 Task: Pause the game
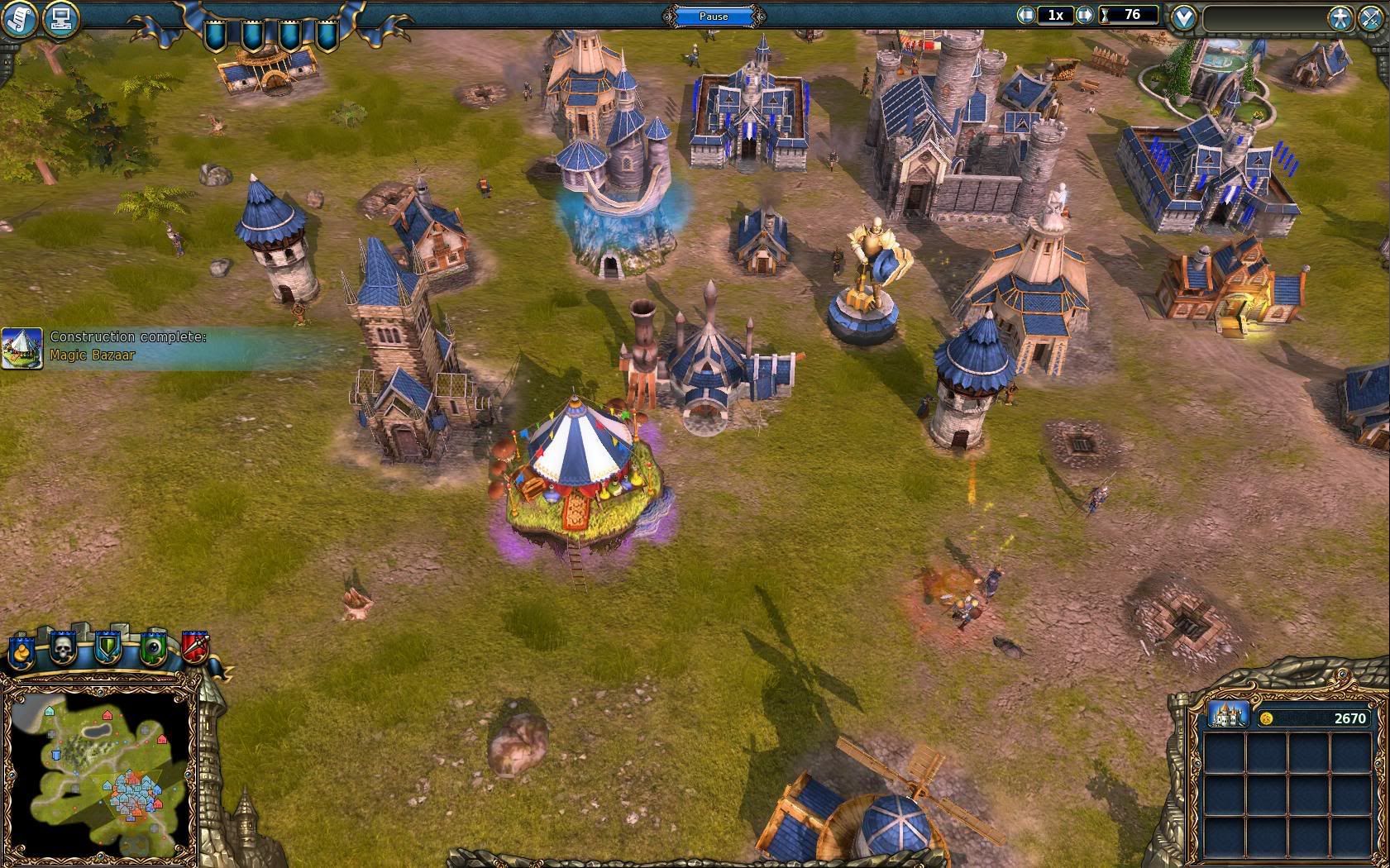(714, 16)
